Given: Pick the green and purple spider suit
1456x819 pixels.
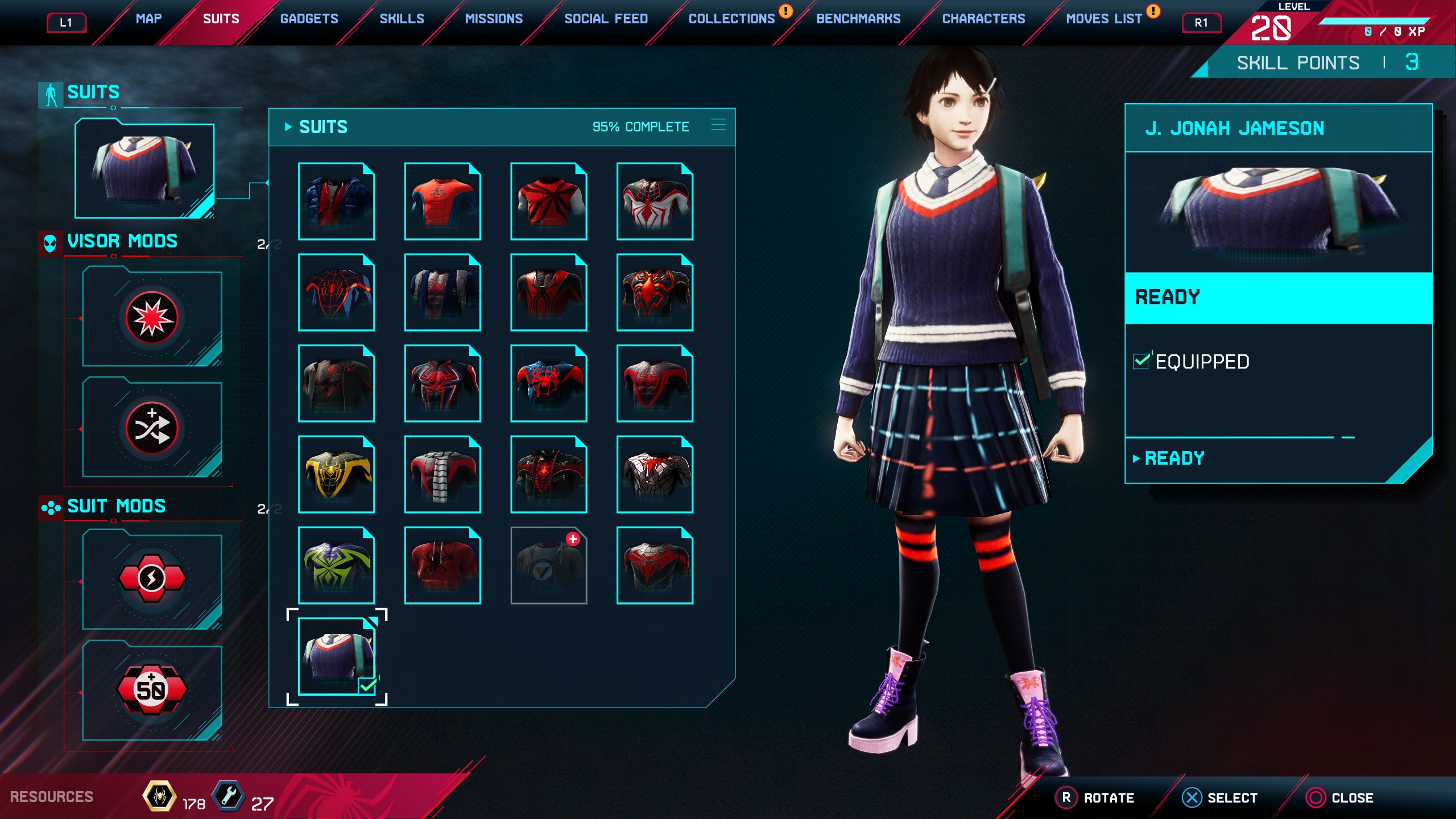Looking at the screenshot, I should (x=336, y=565).
